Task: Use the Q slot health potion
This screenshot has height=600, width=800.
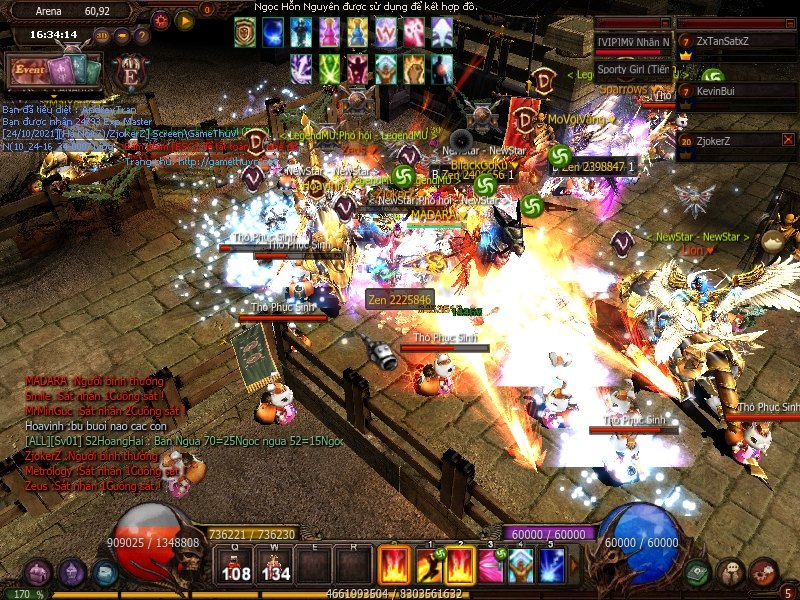Action: [x=236, y=565]
